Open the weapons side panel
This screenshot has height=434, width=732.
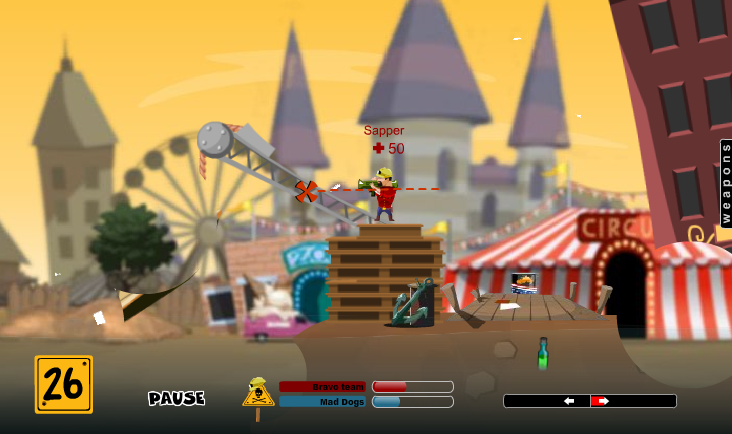[725, 183]
